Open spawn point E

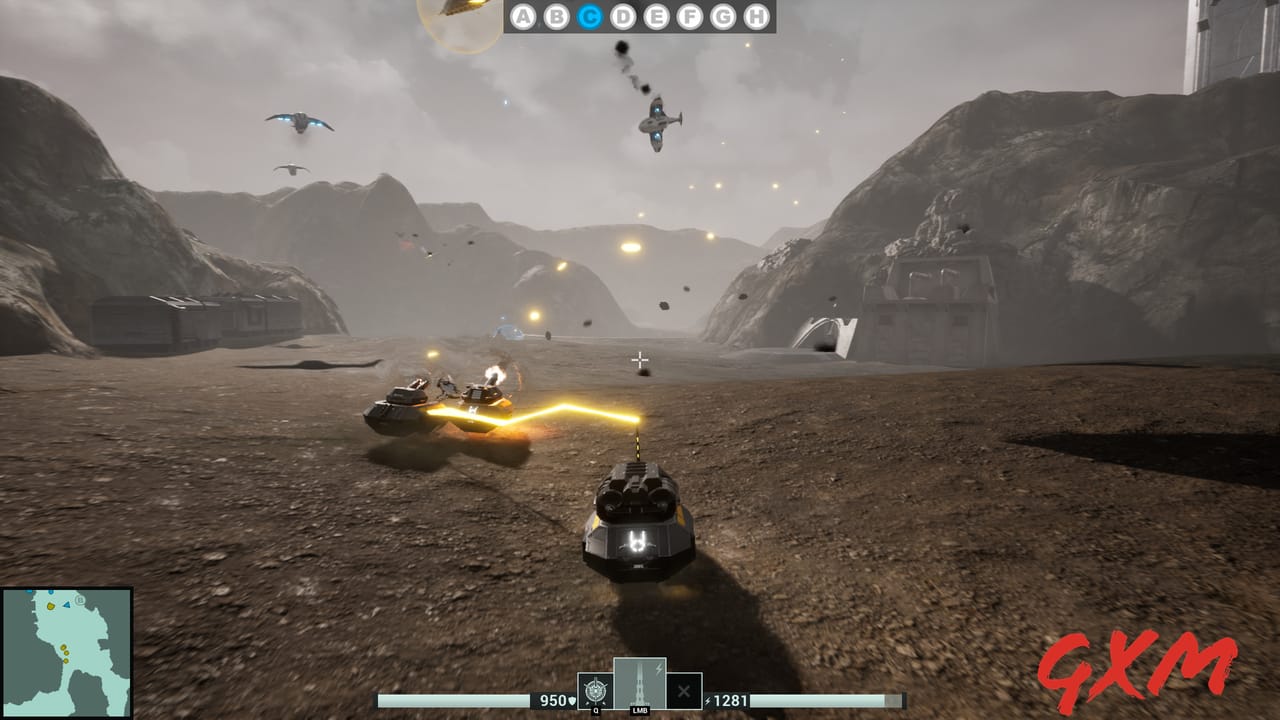point(656,17)
